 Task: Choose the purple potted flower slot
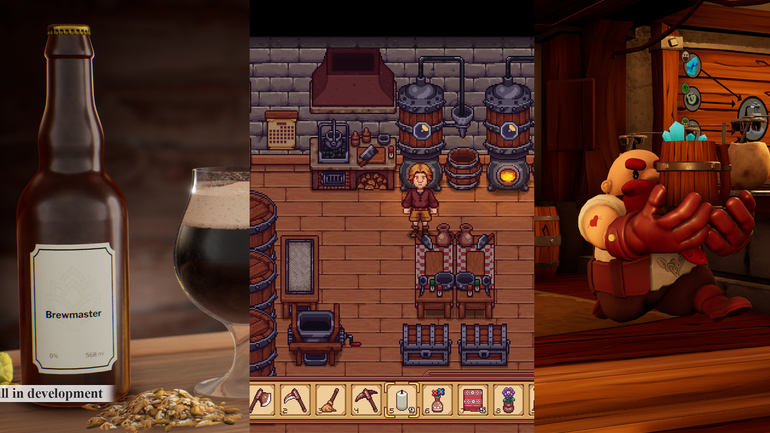click(507, 399)
